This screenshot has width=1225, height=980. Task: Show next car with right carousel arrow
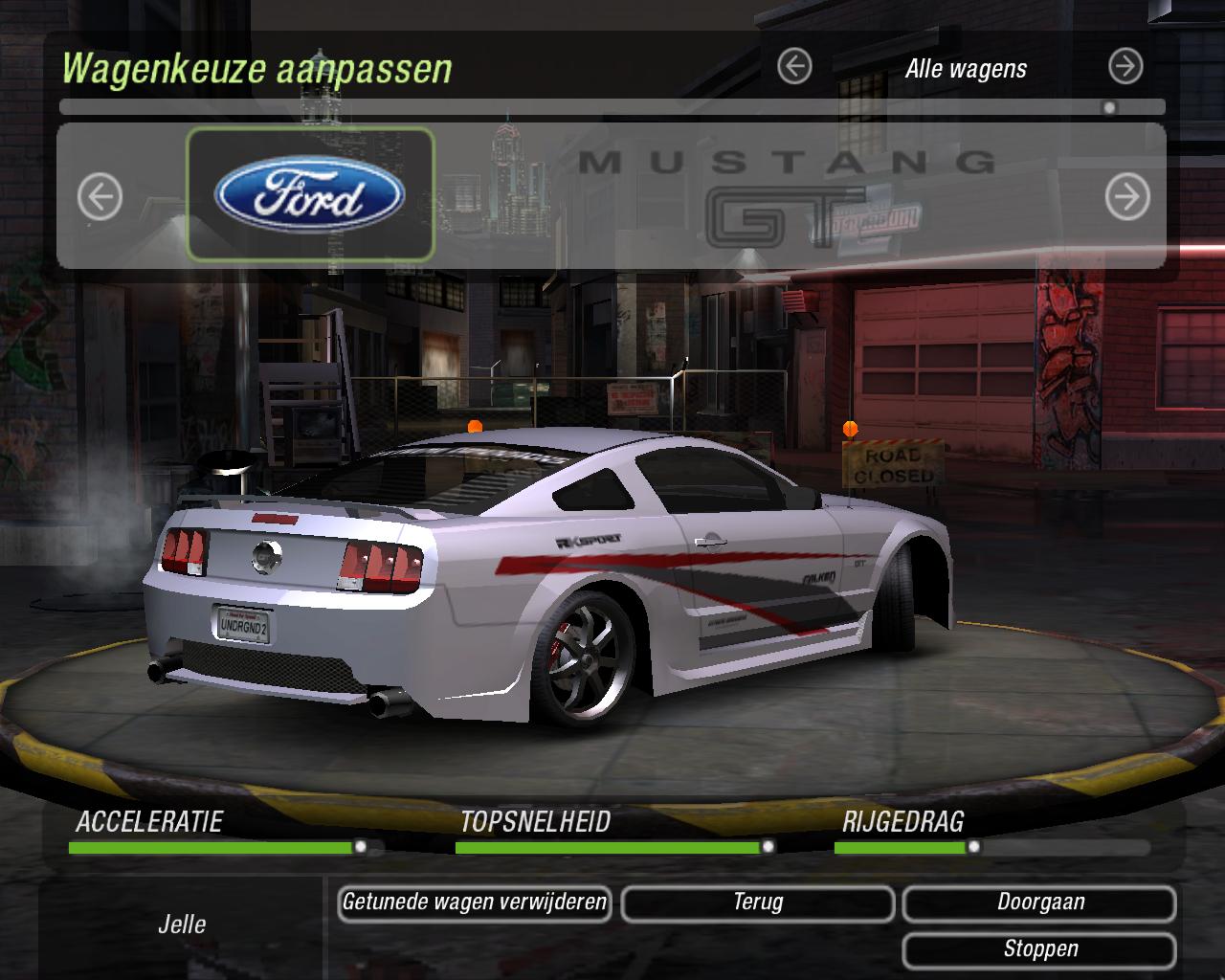[1127, 197]
